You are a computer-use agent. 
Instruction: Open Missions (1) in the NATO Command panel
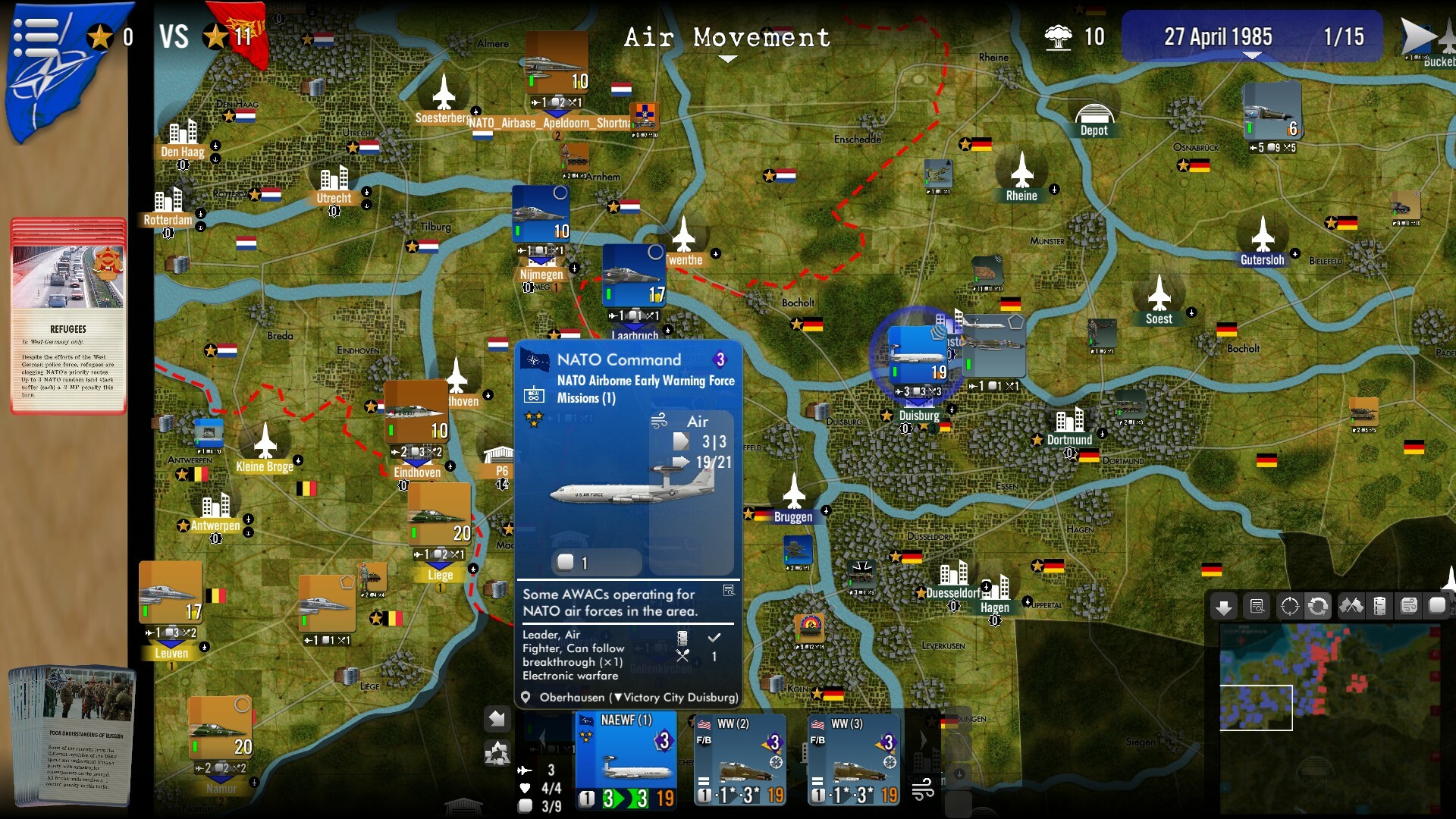pos(588,398)
